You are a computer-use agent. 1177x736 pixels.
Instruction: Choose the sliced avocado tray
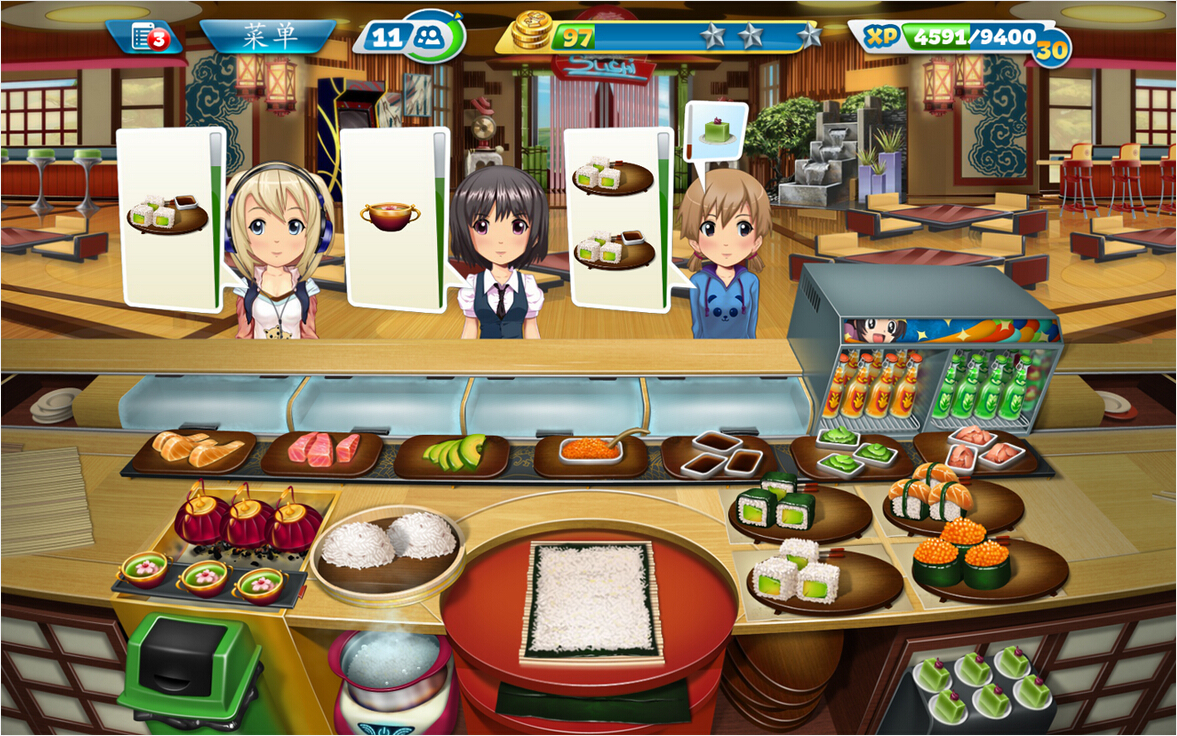point(452,455)
